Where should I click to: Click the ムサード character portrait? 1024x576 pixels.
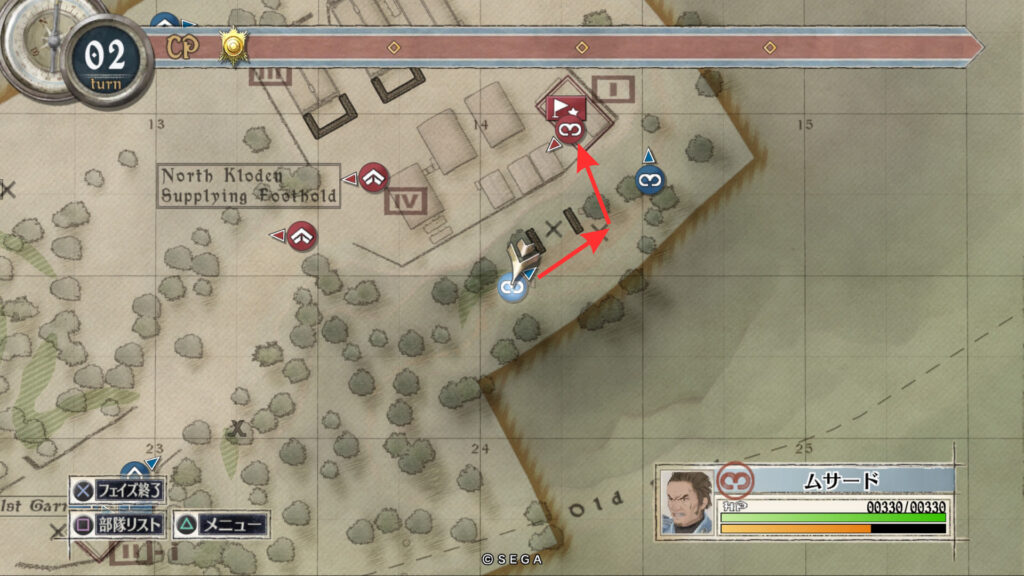point(688,496)
